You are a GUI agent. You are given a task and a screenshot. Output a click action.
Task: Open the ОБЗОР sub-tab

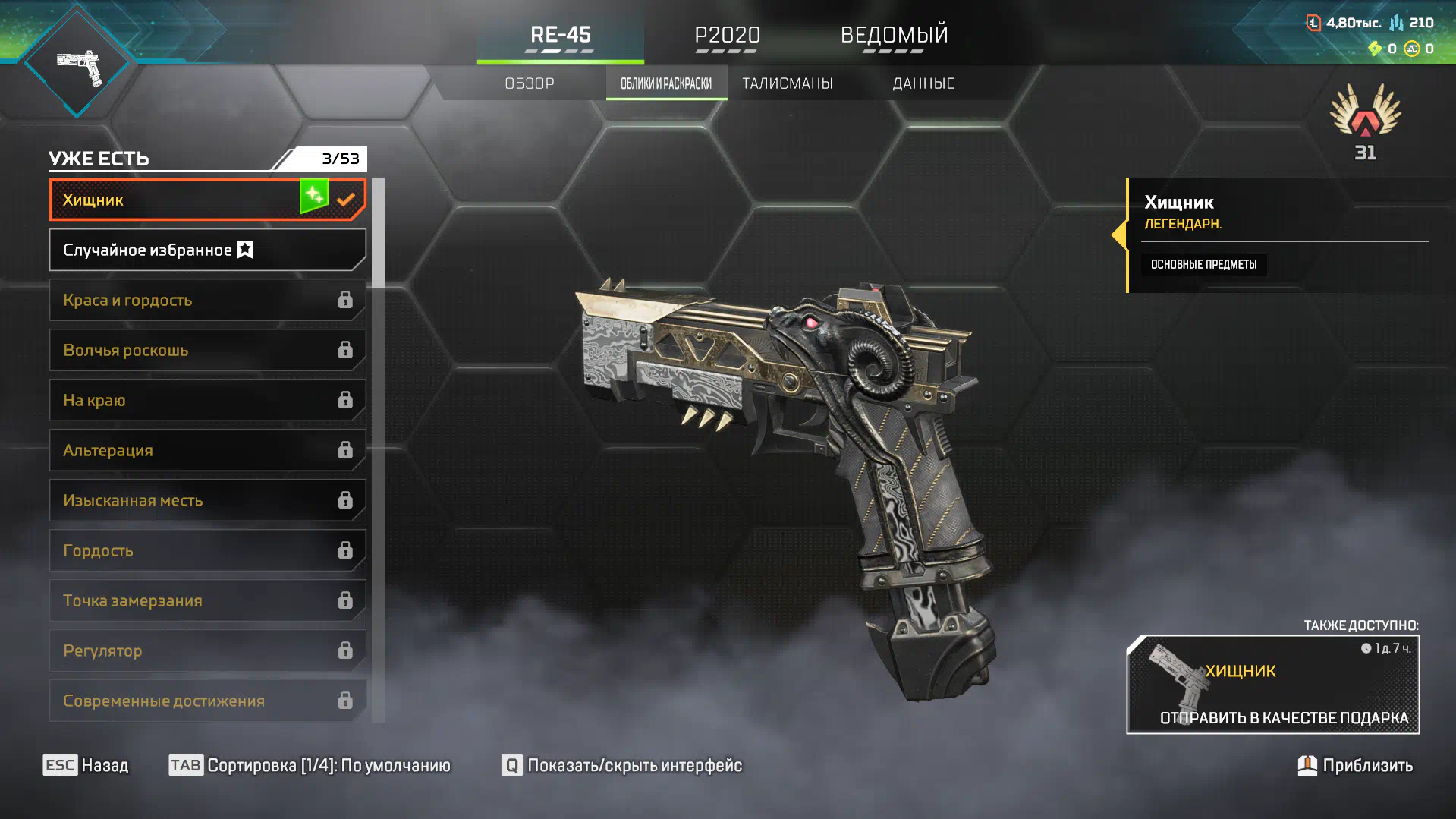click(x=530, y=83)
